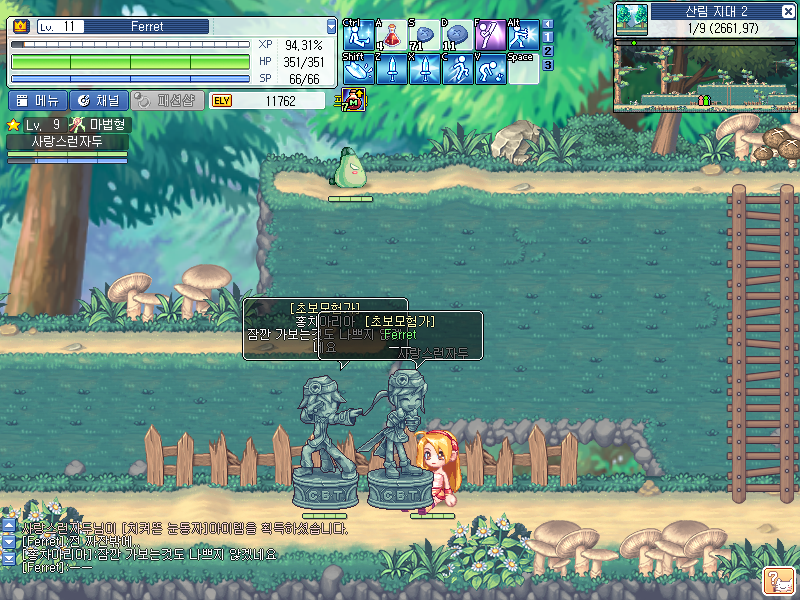The height and width of the screenshot is (600, 800).
Task: Activate the splash skill on Shift
Action: (x=358, y=69)
